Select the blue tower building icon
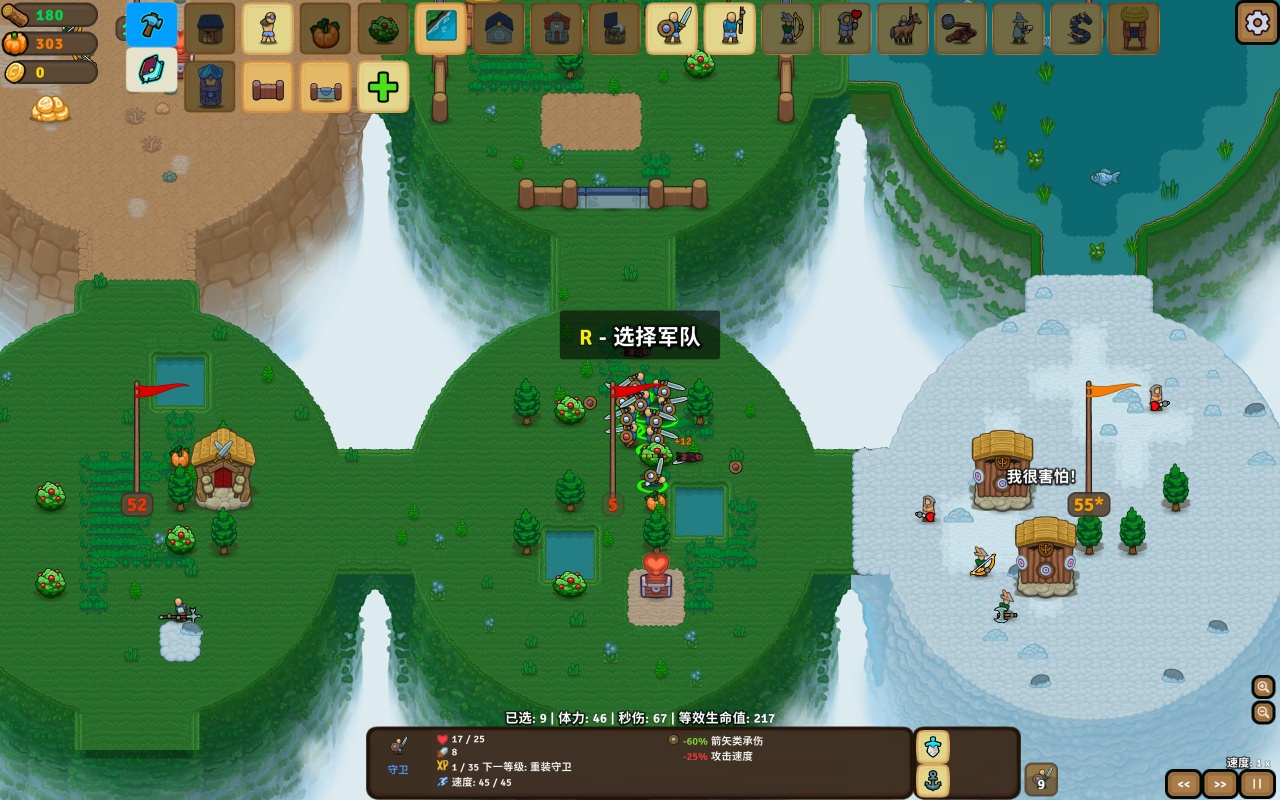 [x=209, y=87]
